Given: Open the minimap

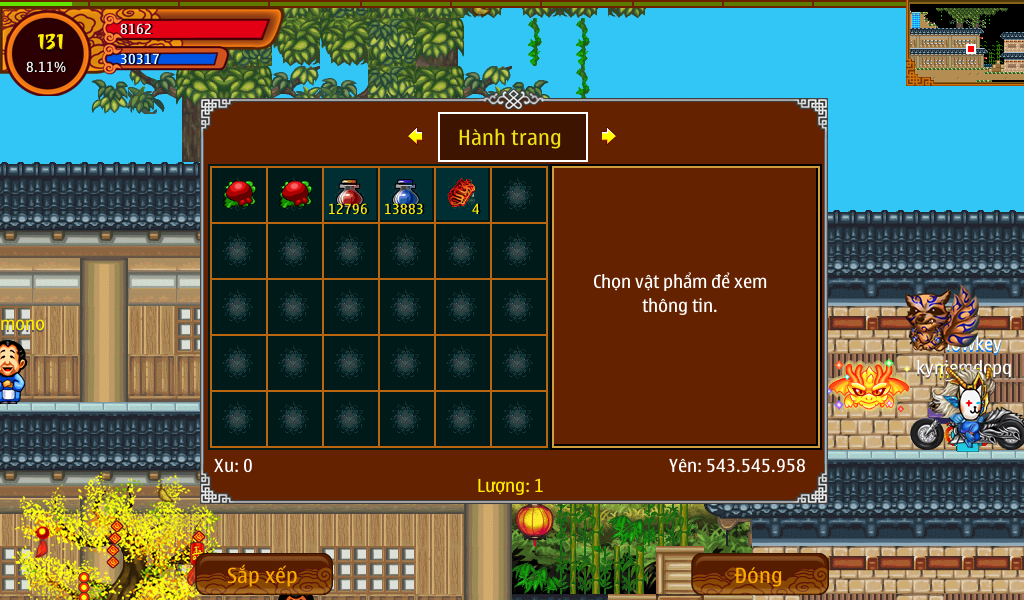Looking at the screenshot, I should [965, 43].
